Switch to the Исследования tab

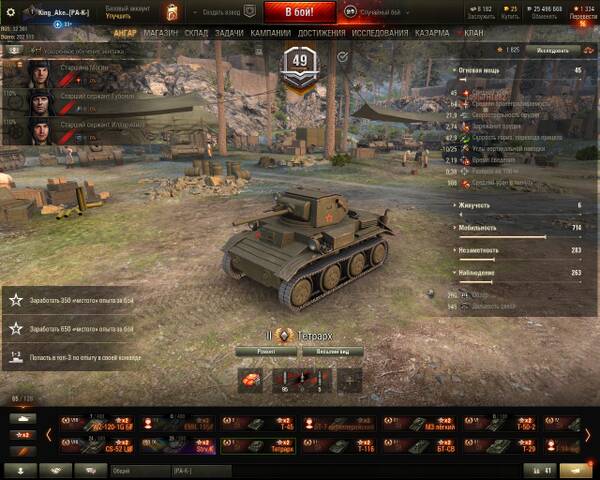[x=379, y=33]
